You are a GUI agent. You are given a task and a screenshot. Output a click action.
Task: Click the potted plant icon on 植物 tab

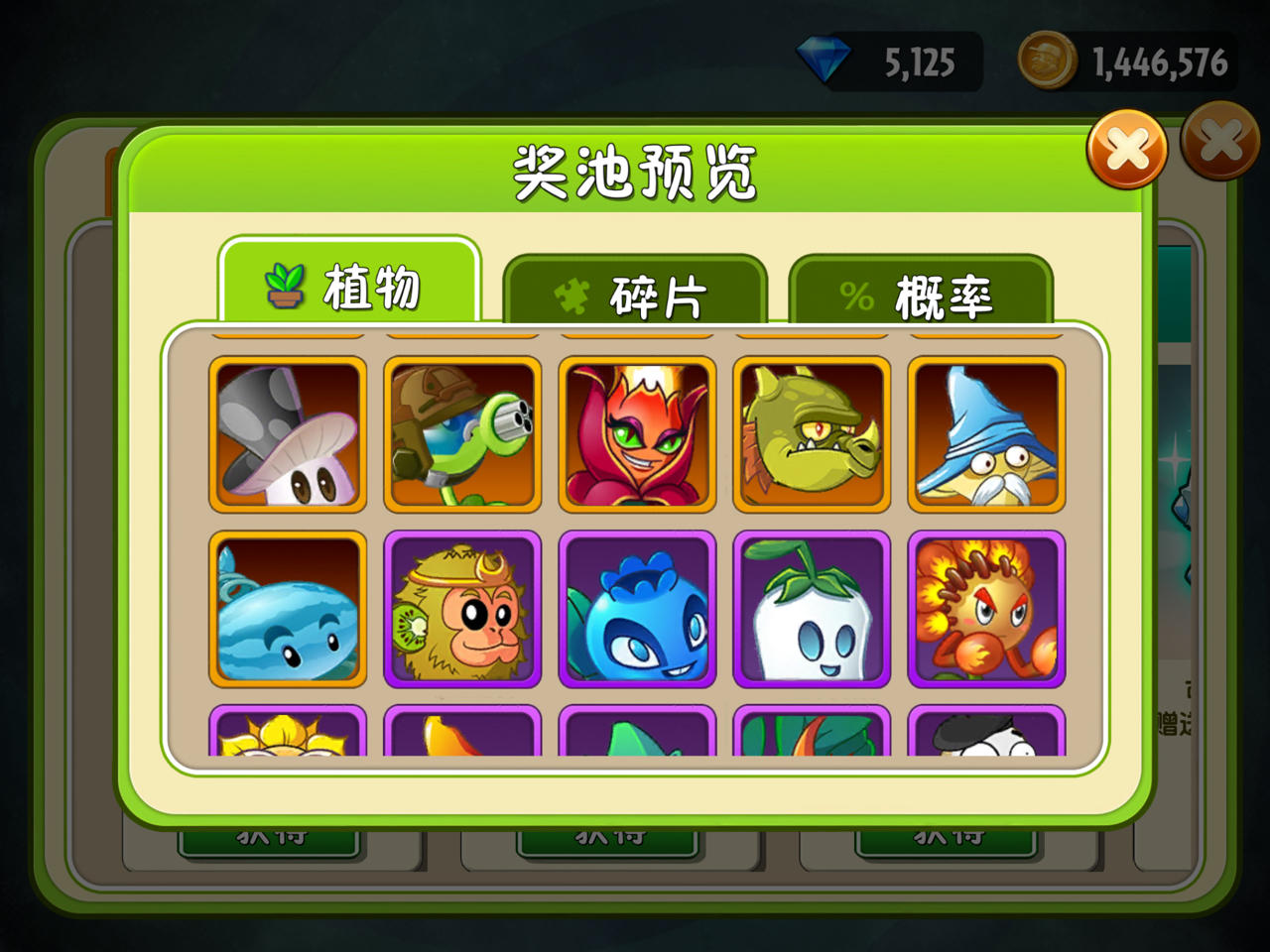click(285, 285)
